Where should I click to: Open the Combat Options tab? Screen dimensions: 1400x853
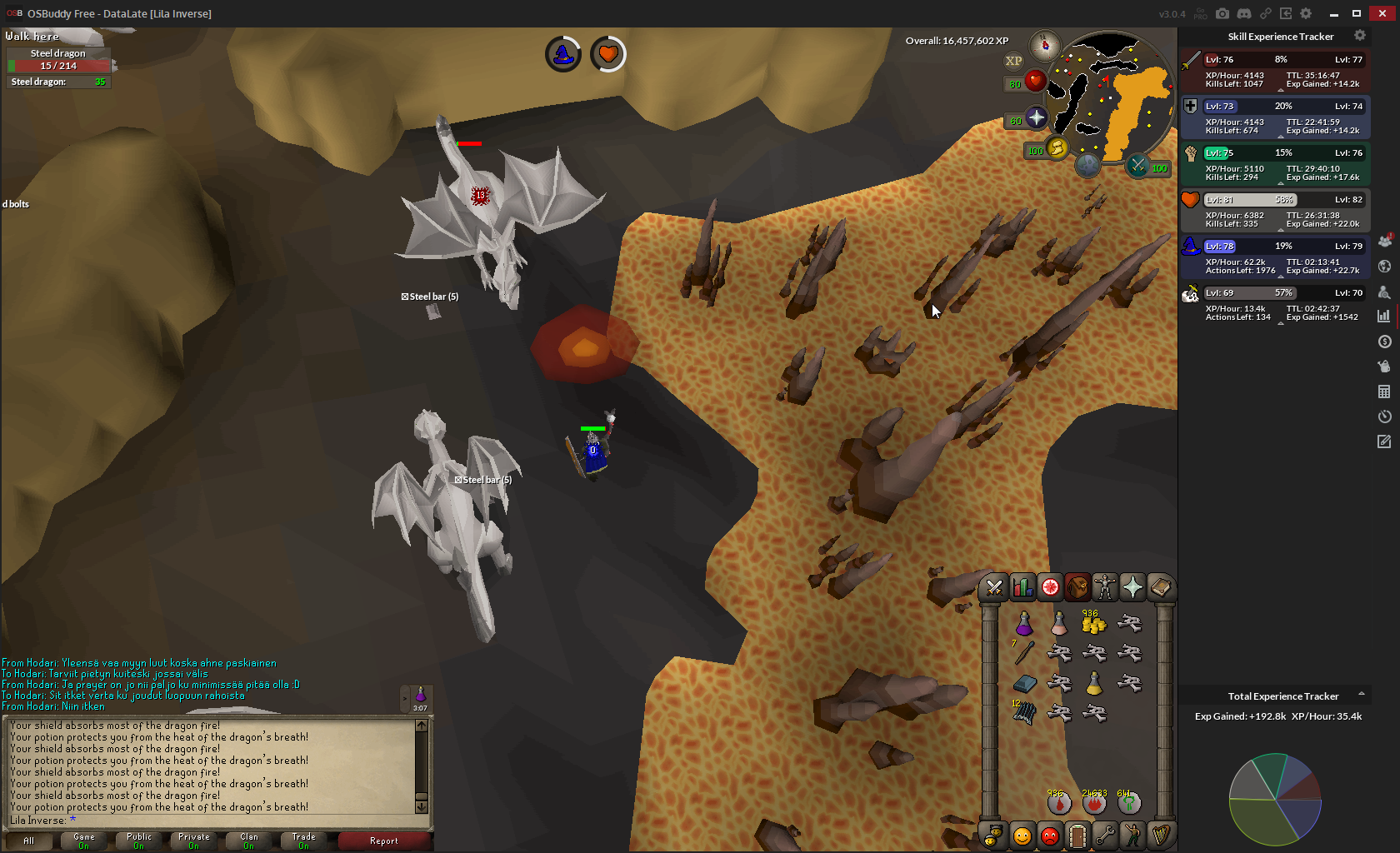(x=994, y=588)
